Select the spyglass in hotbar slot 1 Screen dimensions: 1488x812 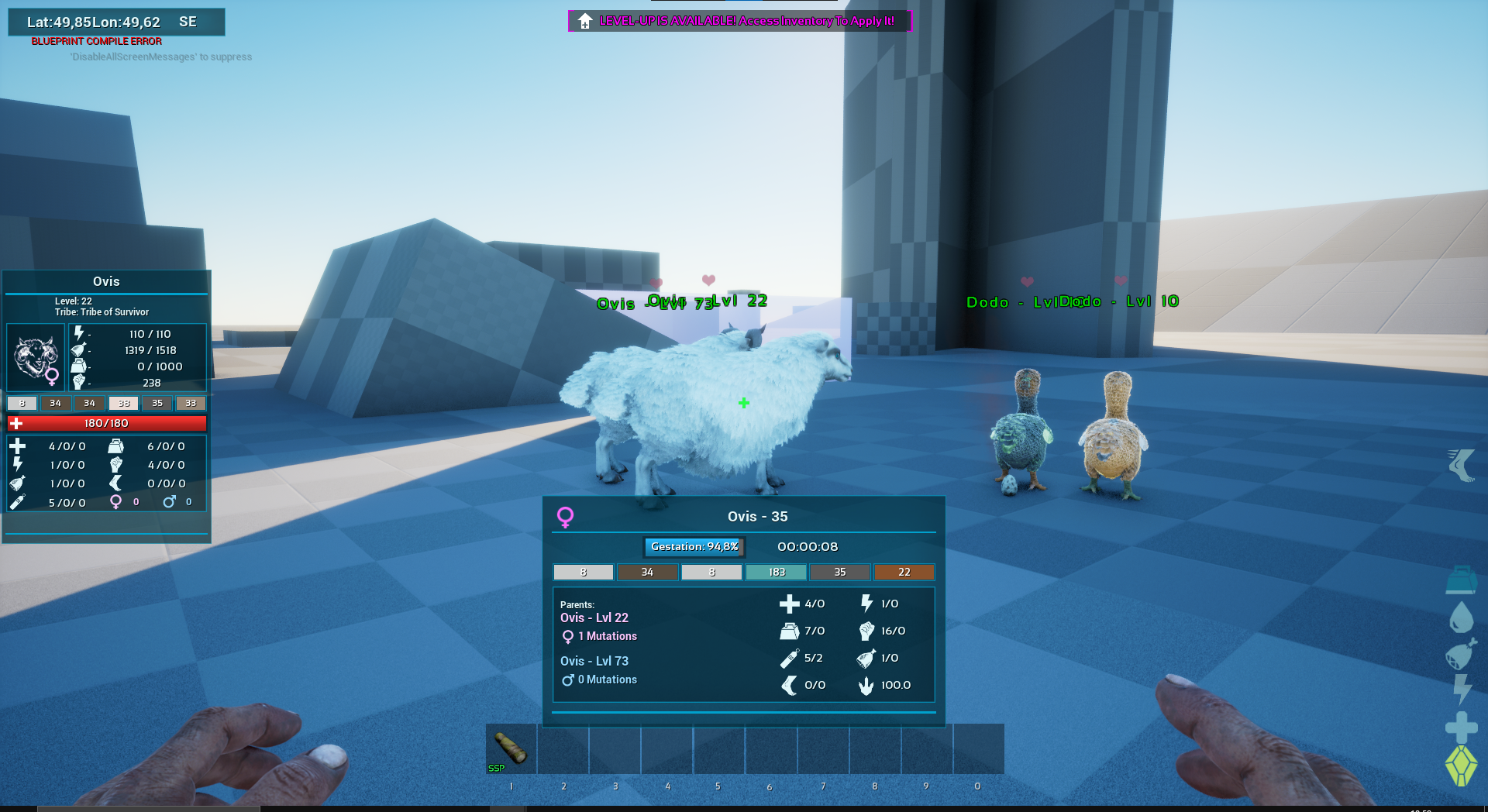coord(511,748)
